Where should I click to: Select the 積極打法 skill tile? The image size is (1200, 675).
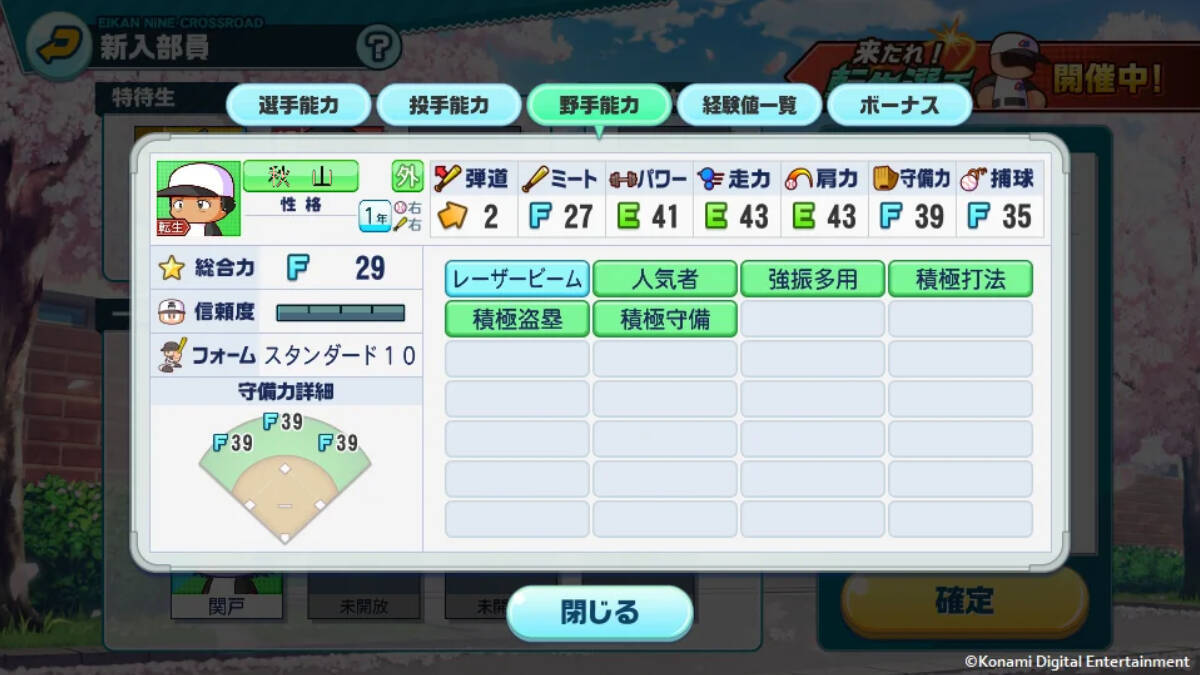click(x=960, y=279)
